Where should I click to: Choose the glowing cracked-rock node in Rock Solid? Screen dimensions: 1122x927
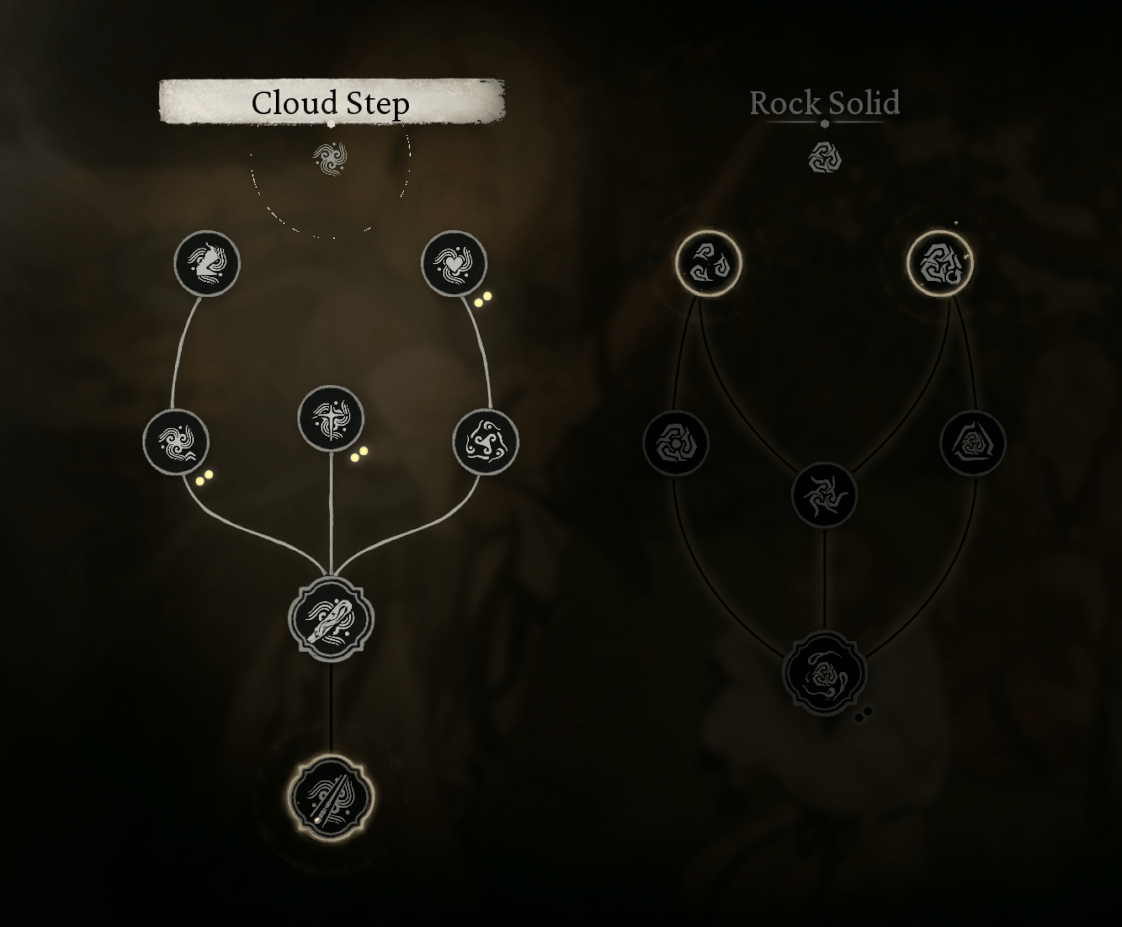pyautogui.click(x=940, y=264)
